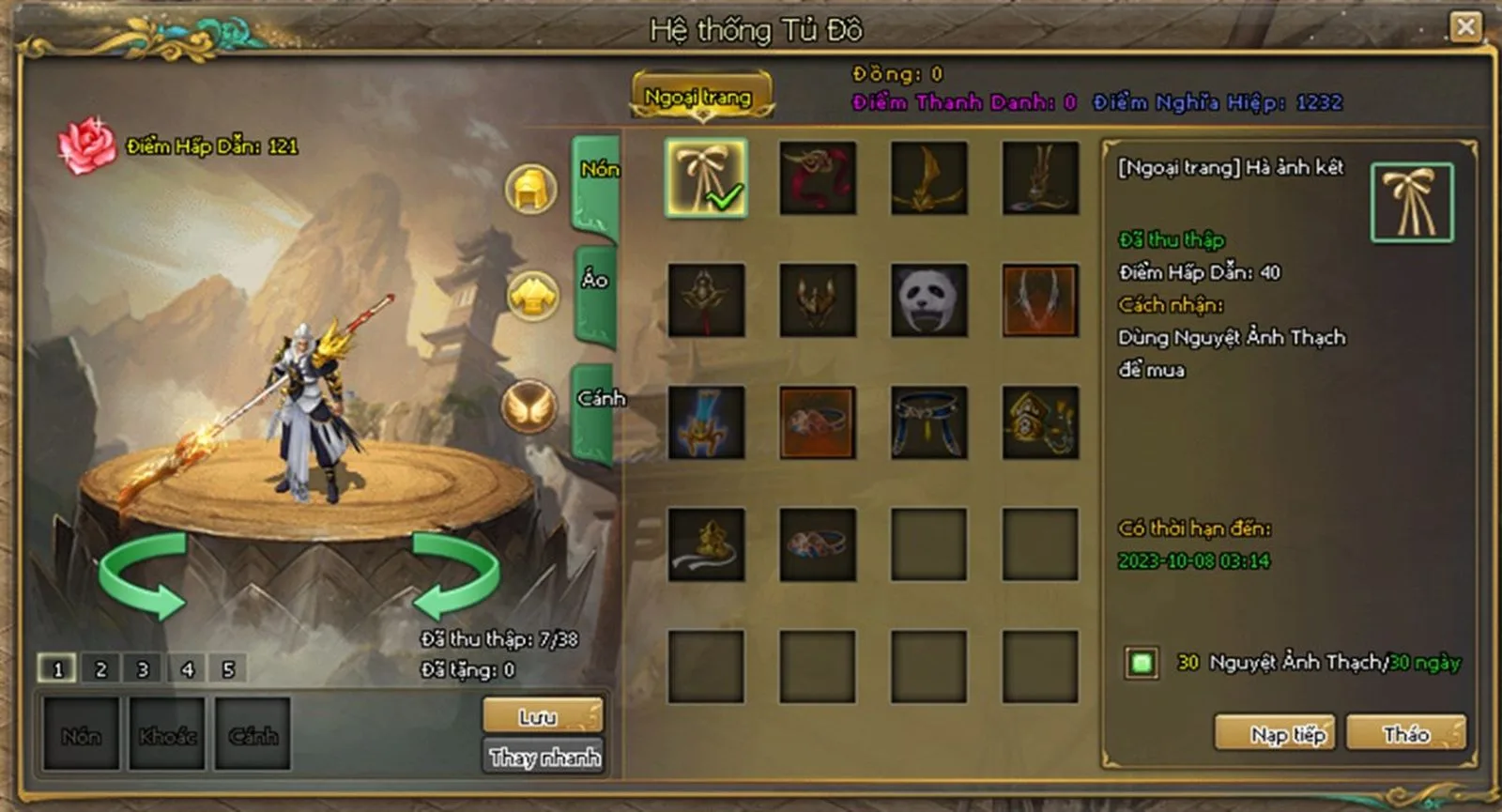Click the Lưu save button
The width and height of the screenshot is (1502, 812).
pos(542,717)
